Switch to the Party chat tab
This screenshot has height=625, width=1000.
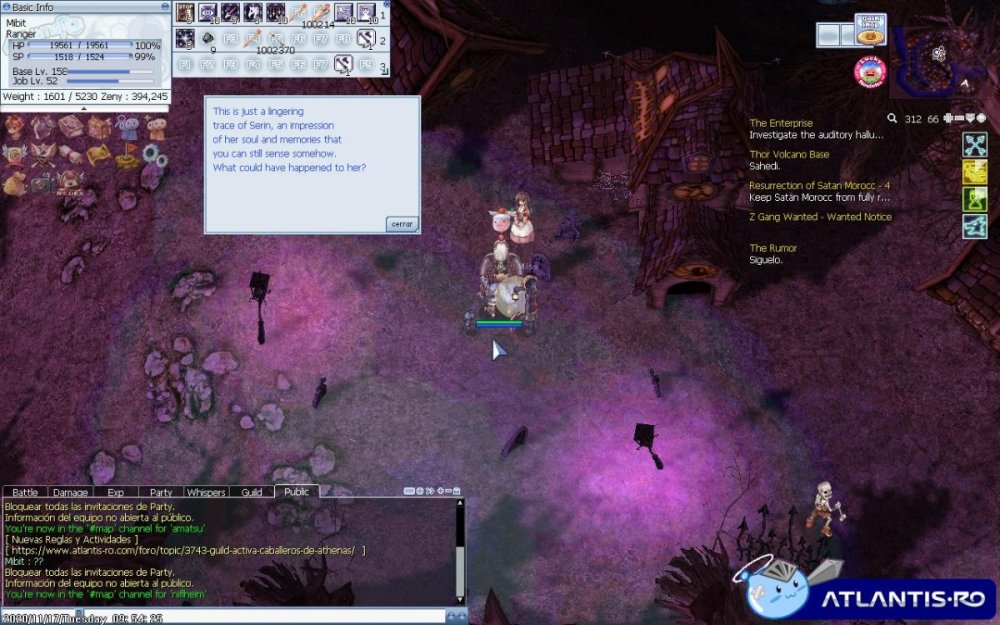[x=160, y=492]
